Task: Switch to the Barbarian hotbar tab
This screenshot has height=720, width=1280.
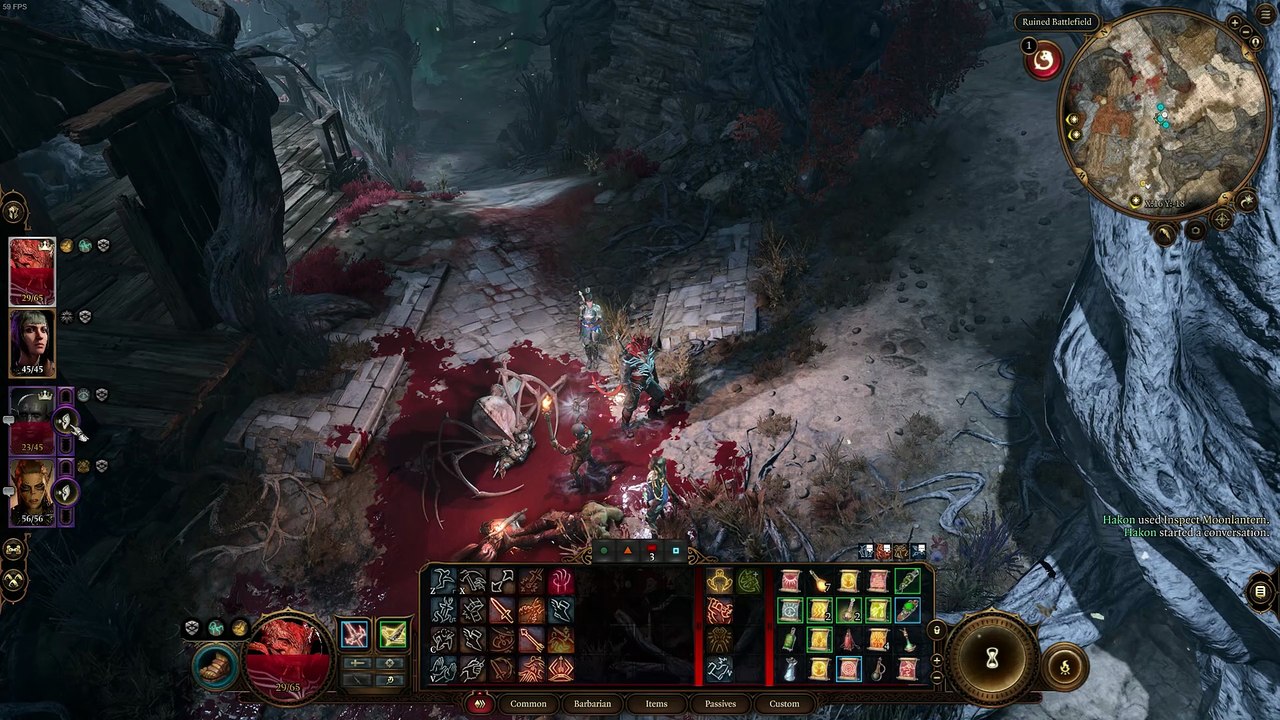Action: (592, 704)
